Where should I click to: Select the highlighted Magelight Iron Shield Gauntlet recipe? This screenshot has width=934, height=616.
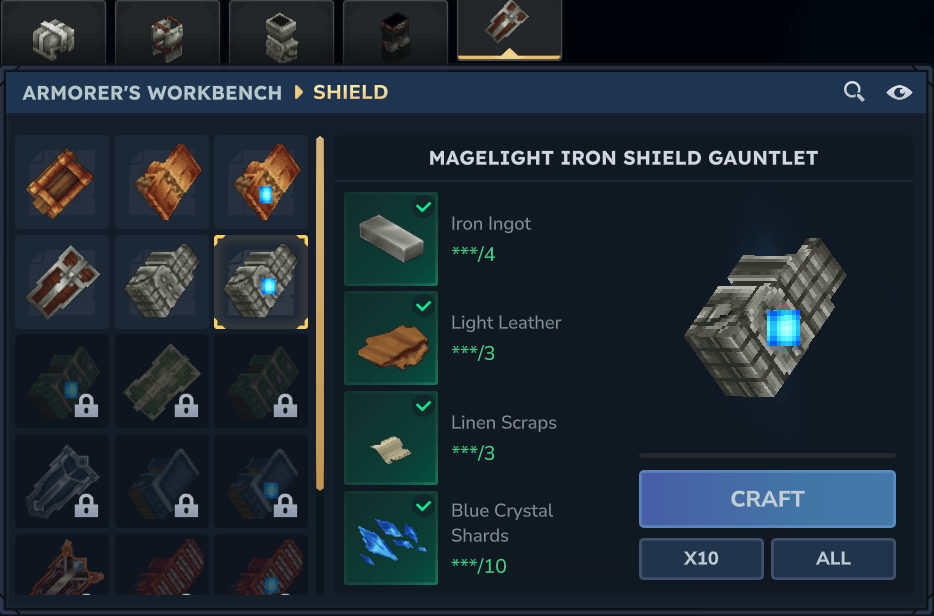coord(261,282)
